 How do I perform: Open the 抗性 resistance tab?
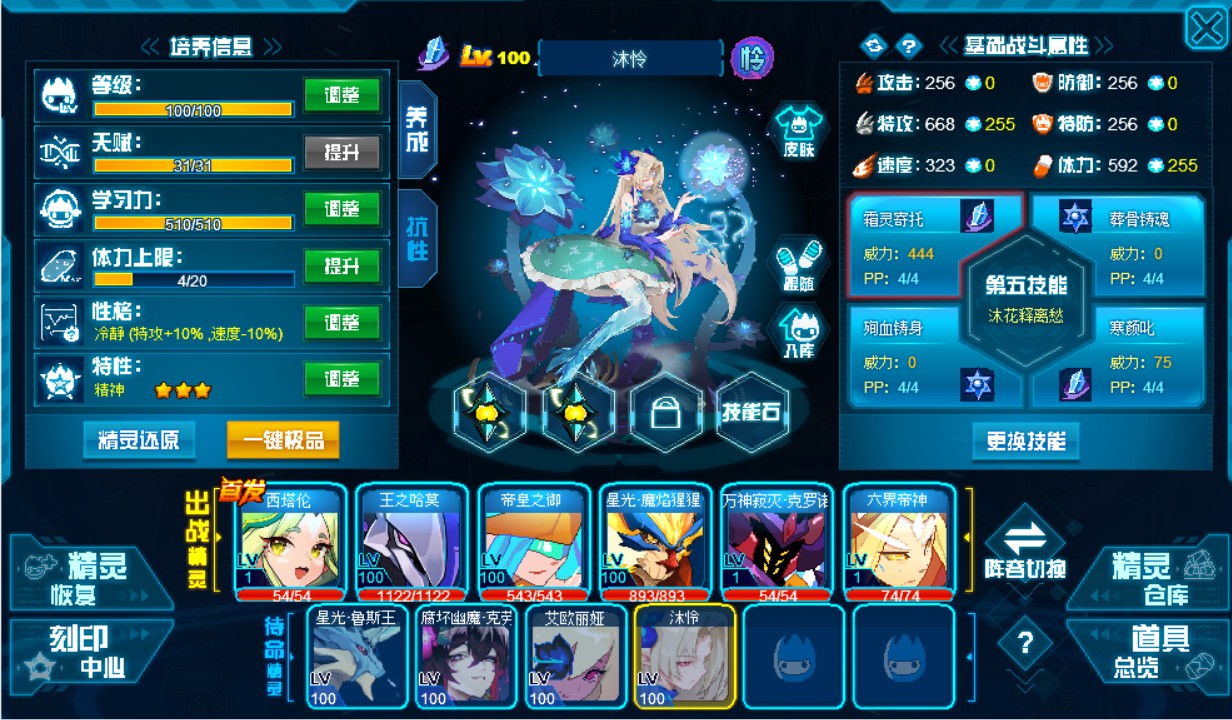[x=416, y=238]
